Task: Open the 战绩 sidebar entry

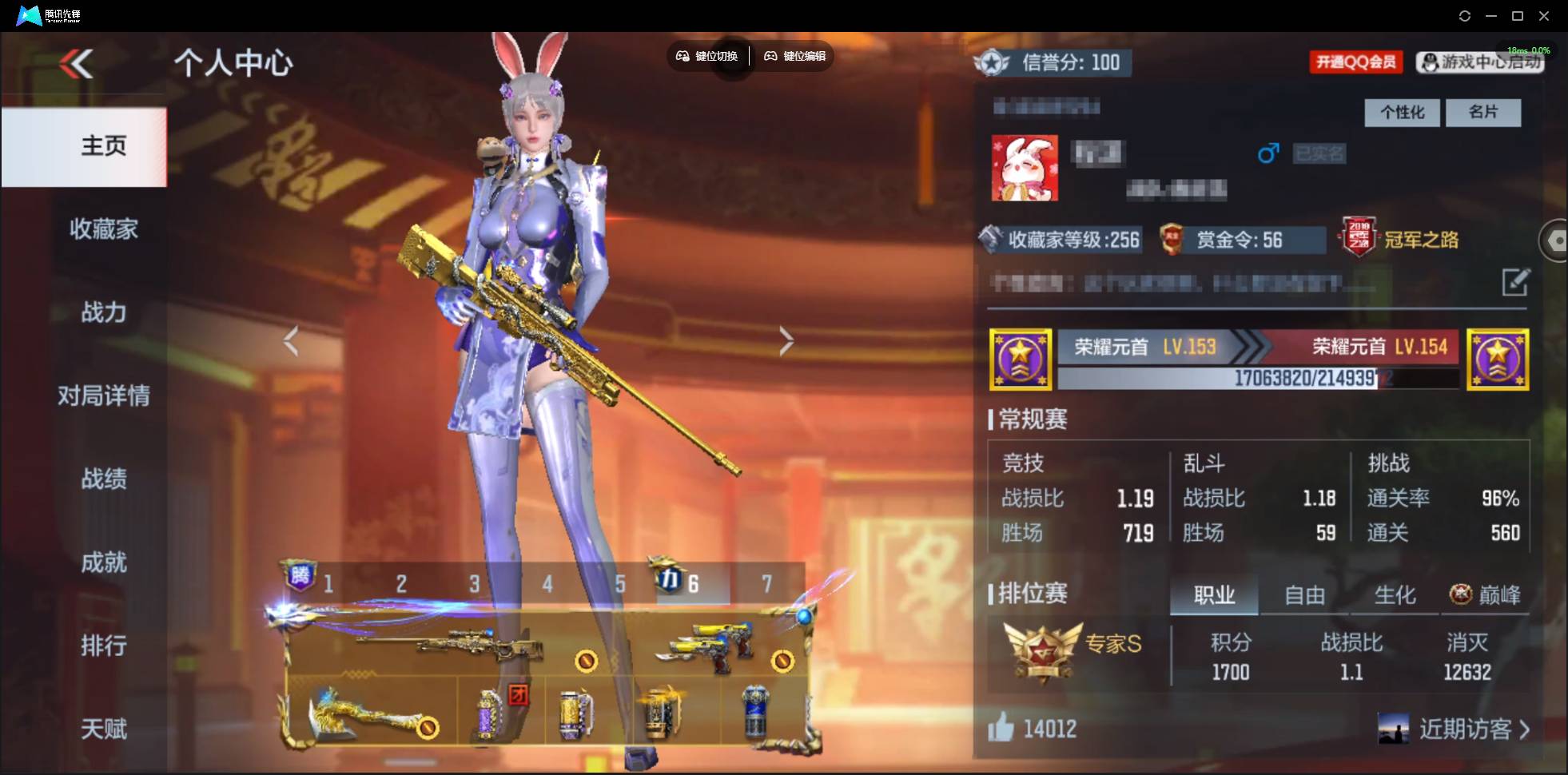Action: coord(103,480)
